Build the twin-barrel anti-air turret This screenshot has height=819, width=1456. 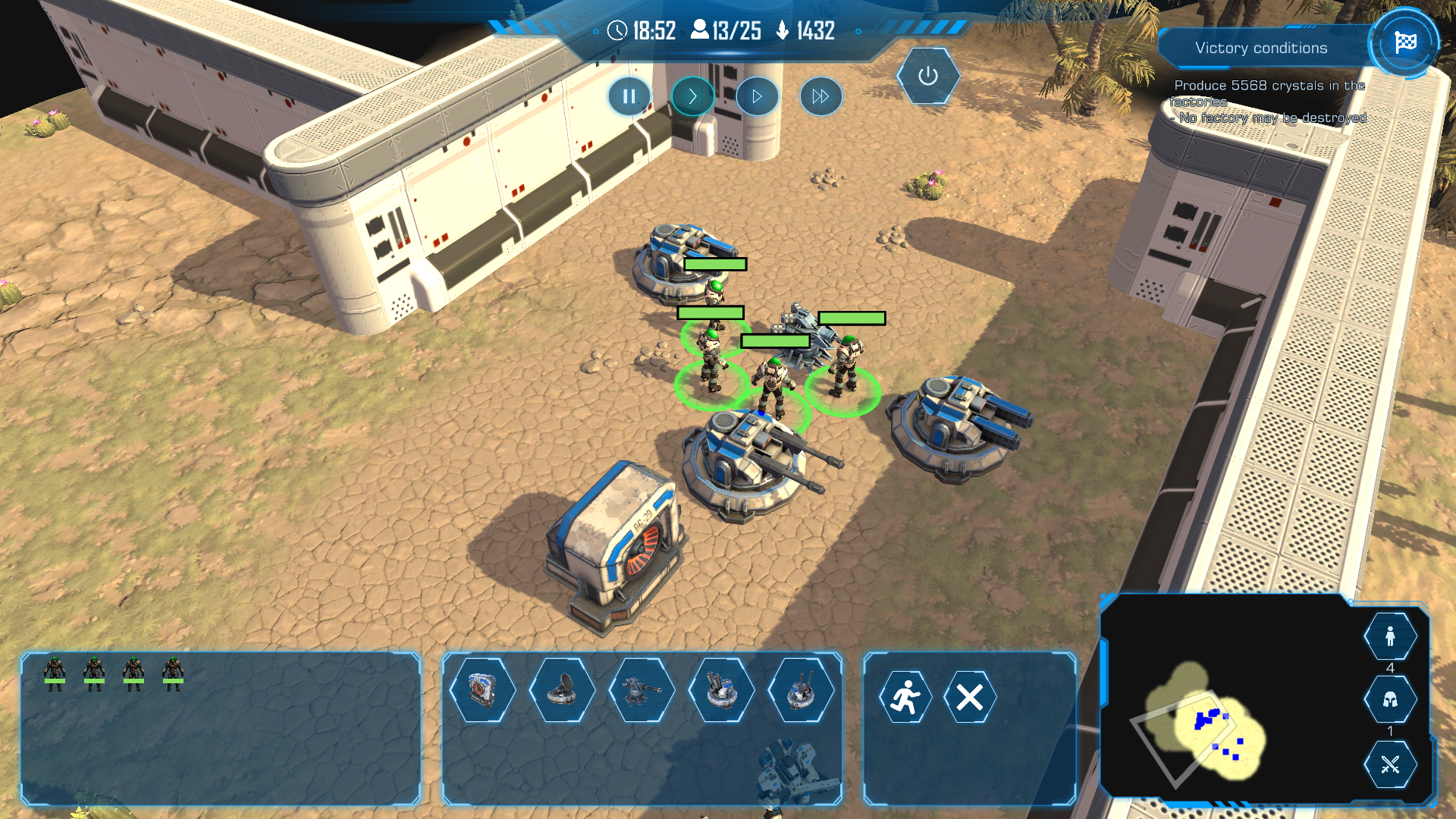click(x=801, y=690)
